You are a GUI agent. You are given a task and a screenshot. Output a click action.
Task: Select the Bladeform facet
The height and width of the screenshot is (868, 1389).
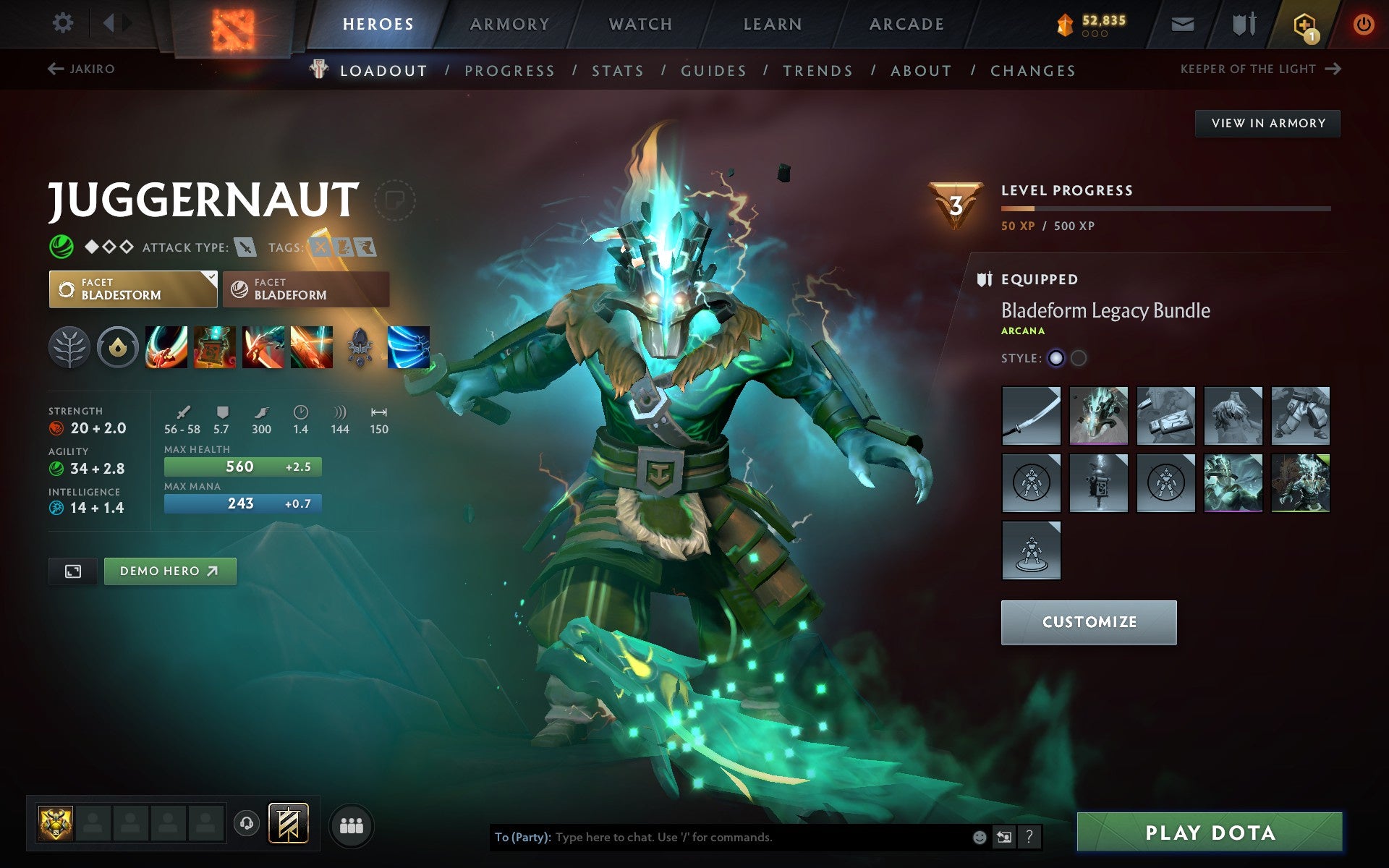(x=305, y=289)
